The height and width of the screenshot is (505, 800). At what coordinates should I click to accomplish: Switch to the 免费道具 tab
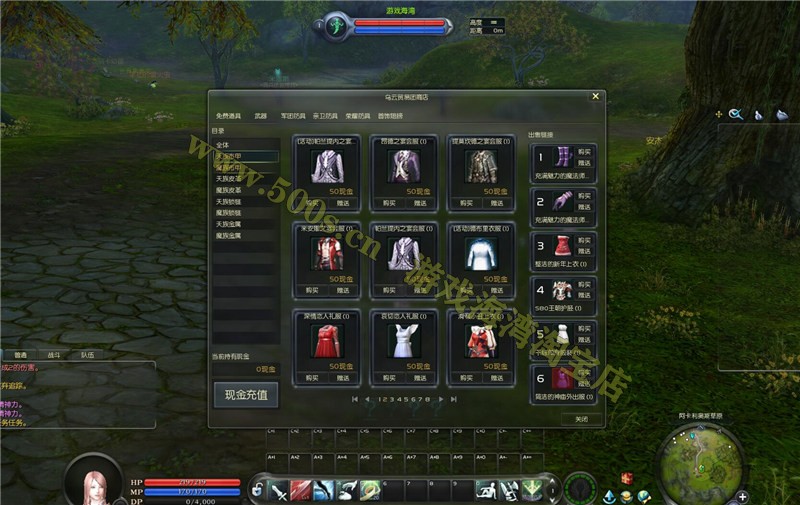(229, 116)
